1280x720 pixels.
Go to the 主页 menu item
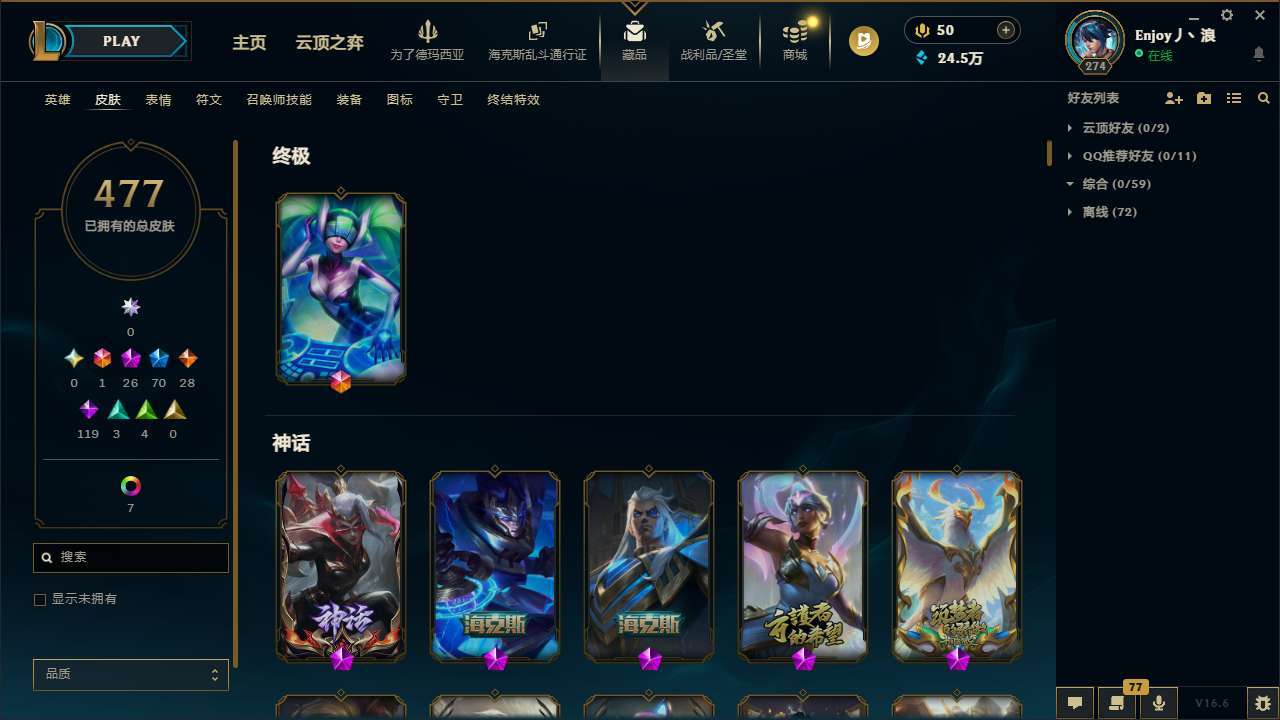[x=248, y=43]
